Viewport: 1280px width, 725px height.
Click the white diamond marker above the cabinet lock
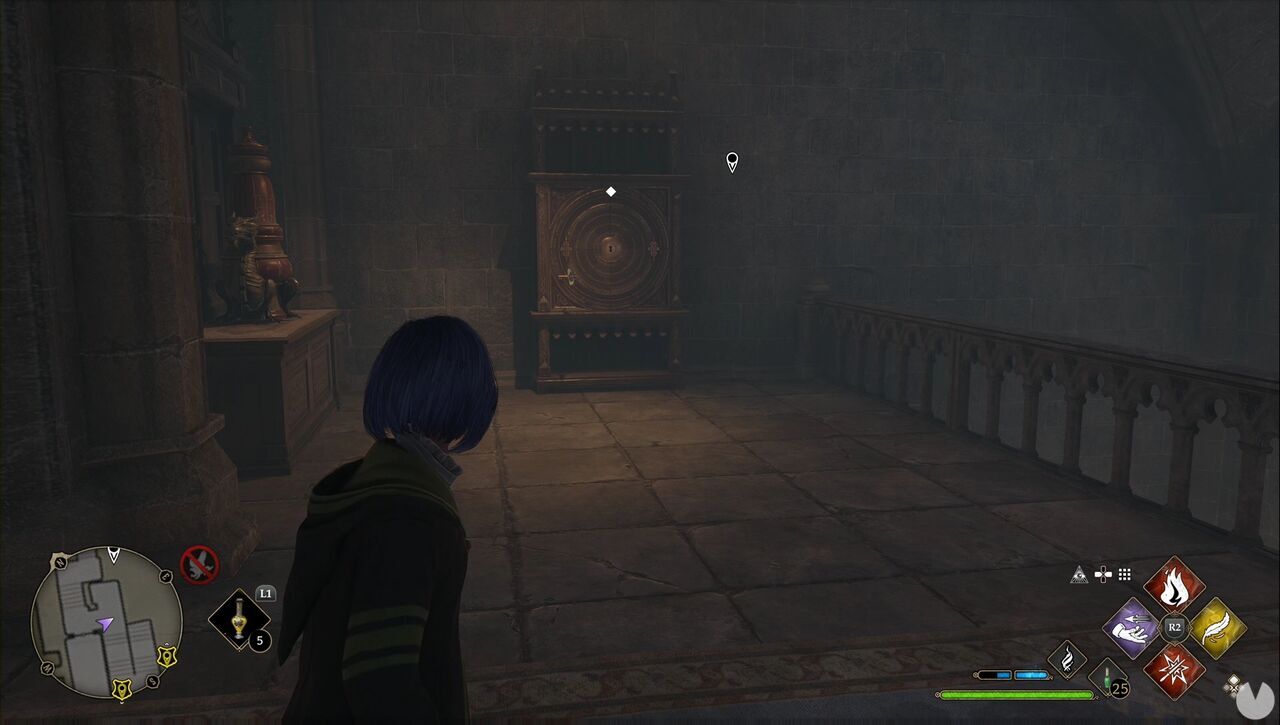tap(611, 190)
